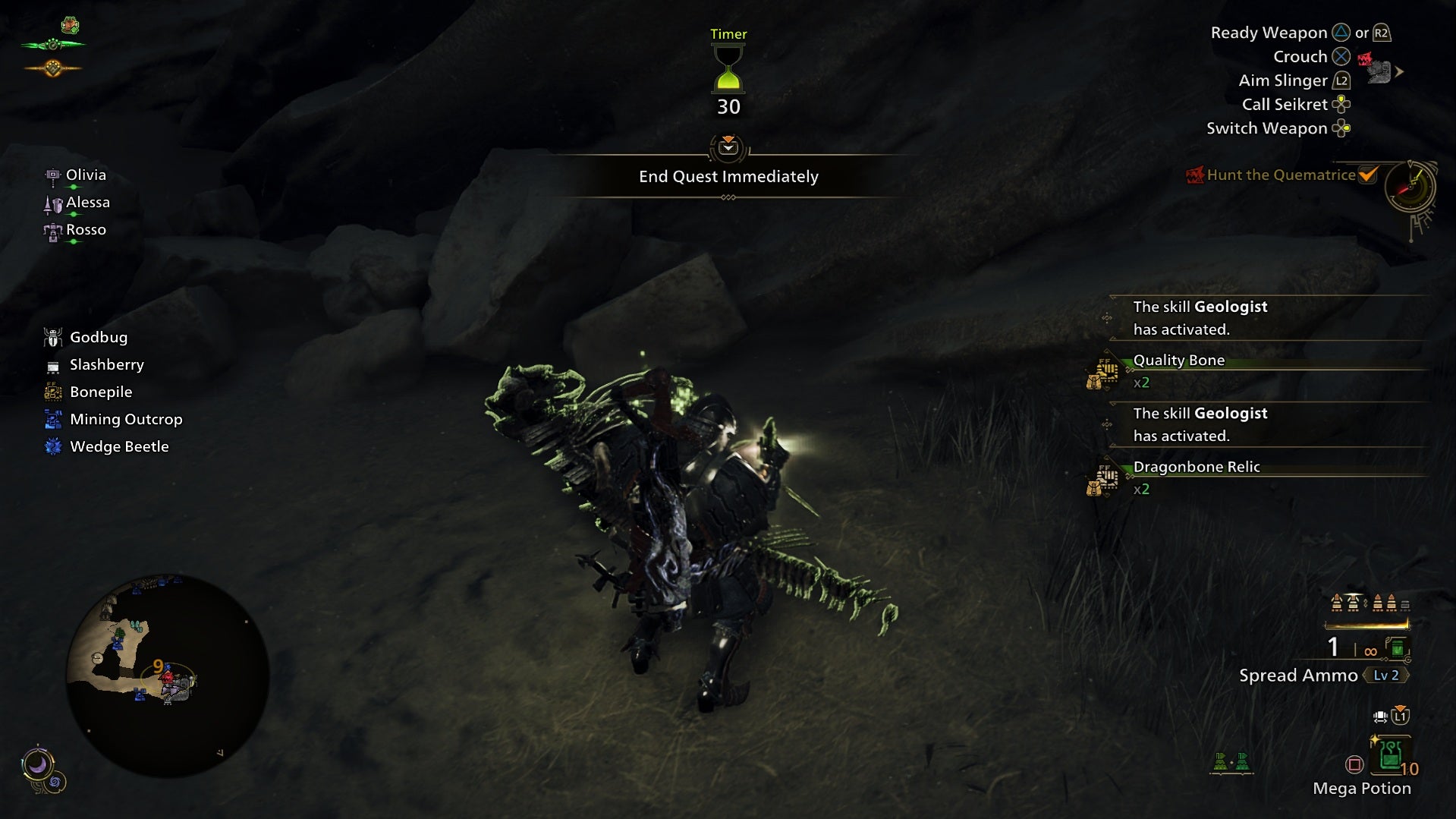Select Rosso in the party list

pyautogui.click(x=85, y=230)
